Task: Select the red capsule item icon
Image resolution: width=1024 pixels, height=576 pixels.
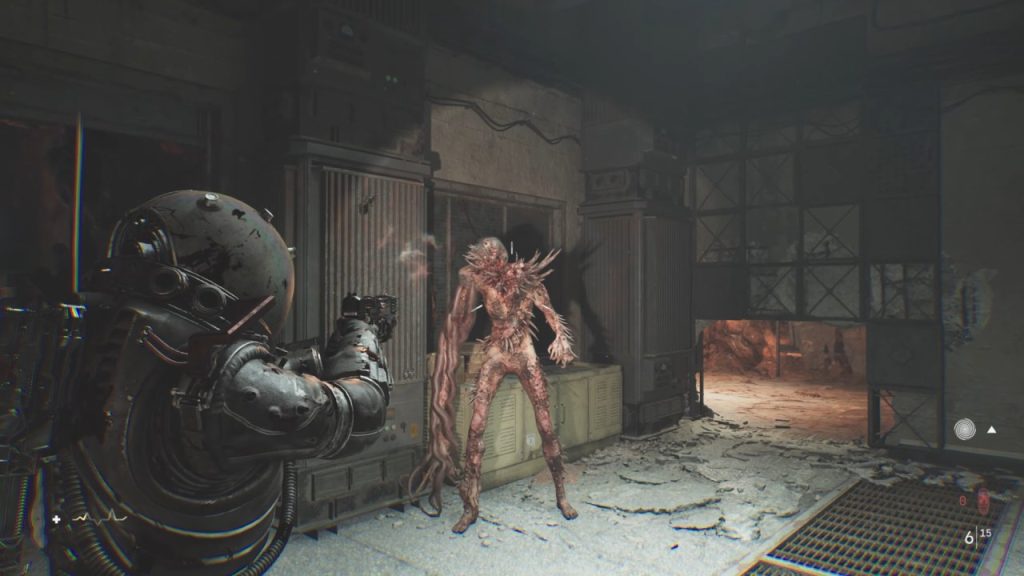Action: [982, 500]
